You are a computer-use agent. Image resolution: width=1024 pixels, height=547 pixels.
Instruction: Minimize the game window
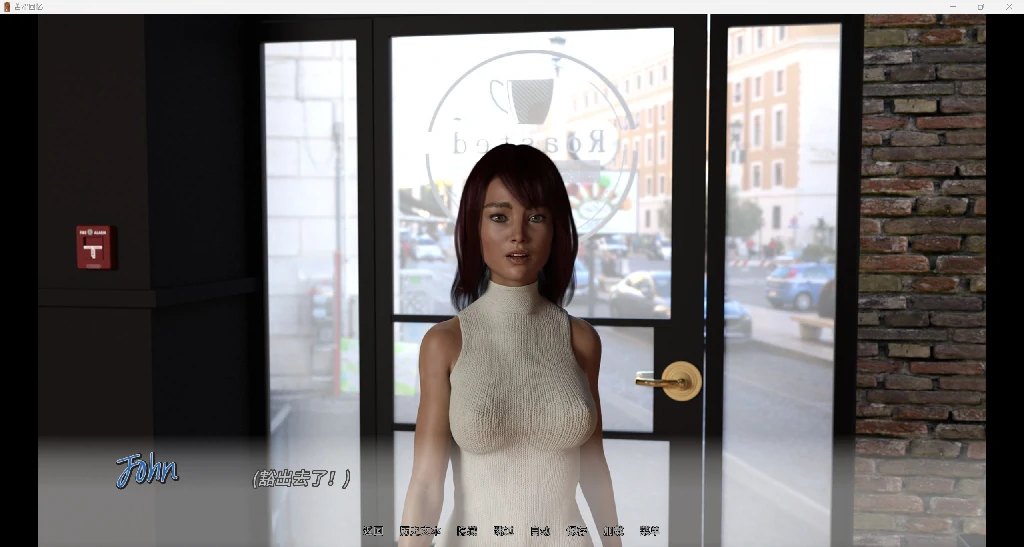tap(952, 7)
